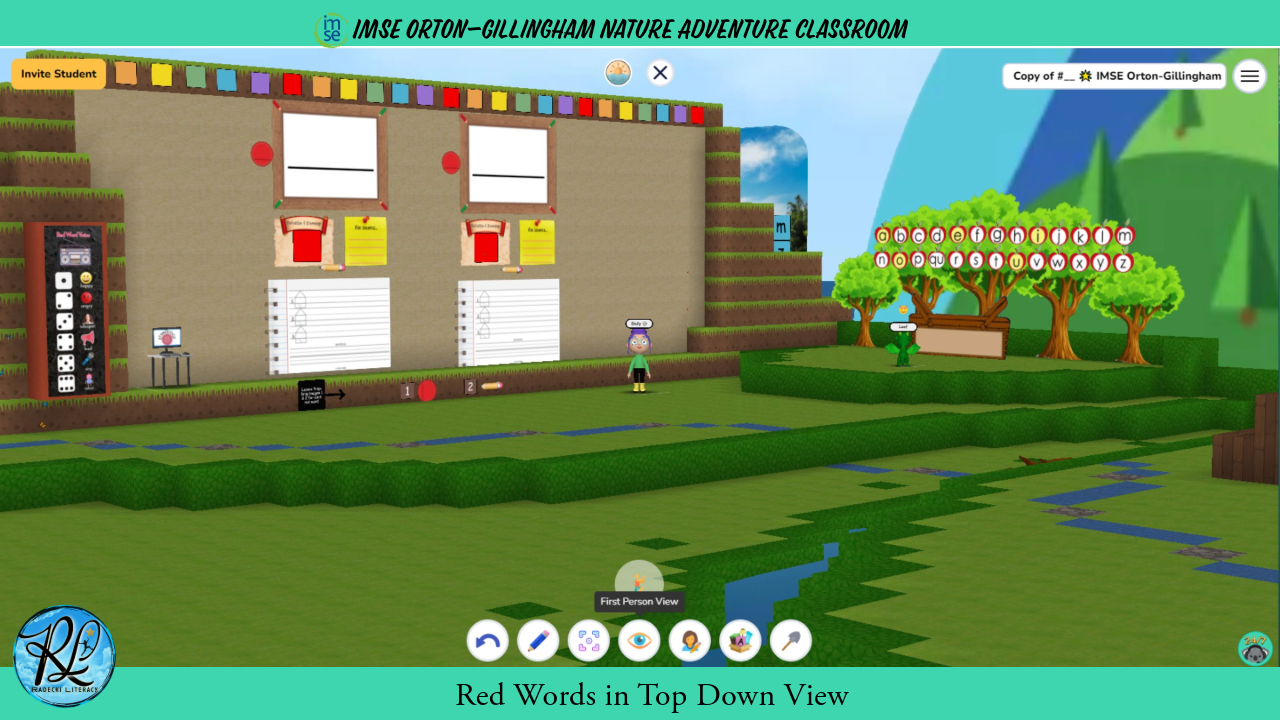
Task: Click the 'Copy of #__ IMSE Orton-Gillingham' name field
Action: 1114,75
